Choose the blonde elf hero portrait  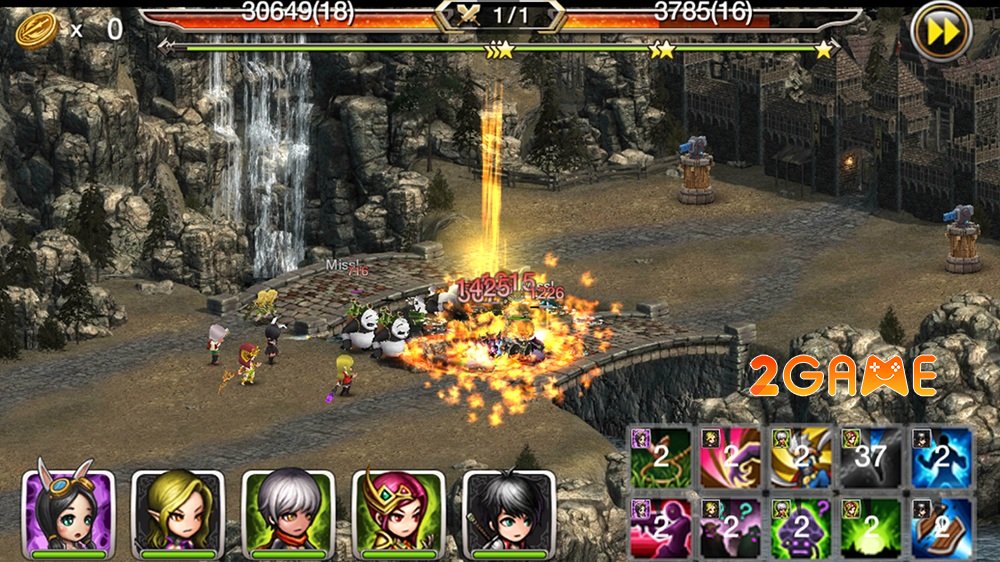click(179, 512)
